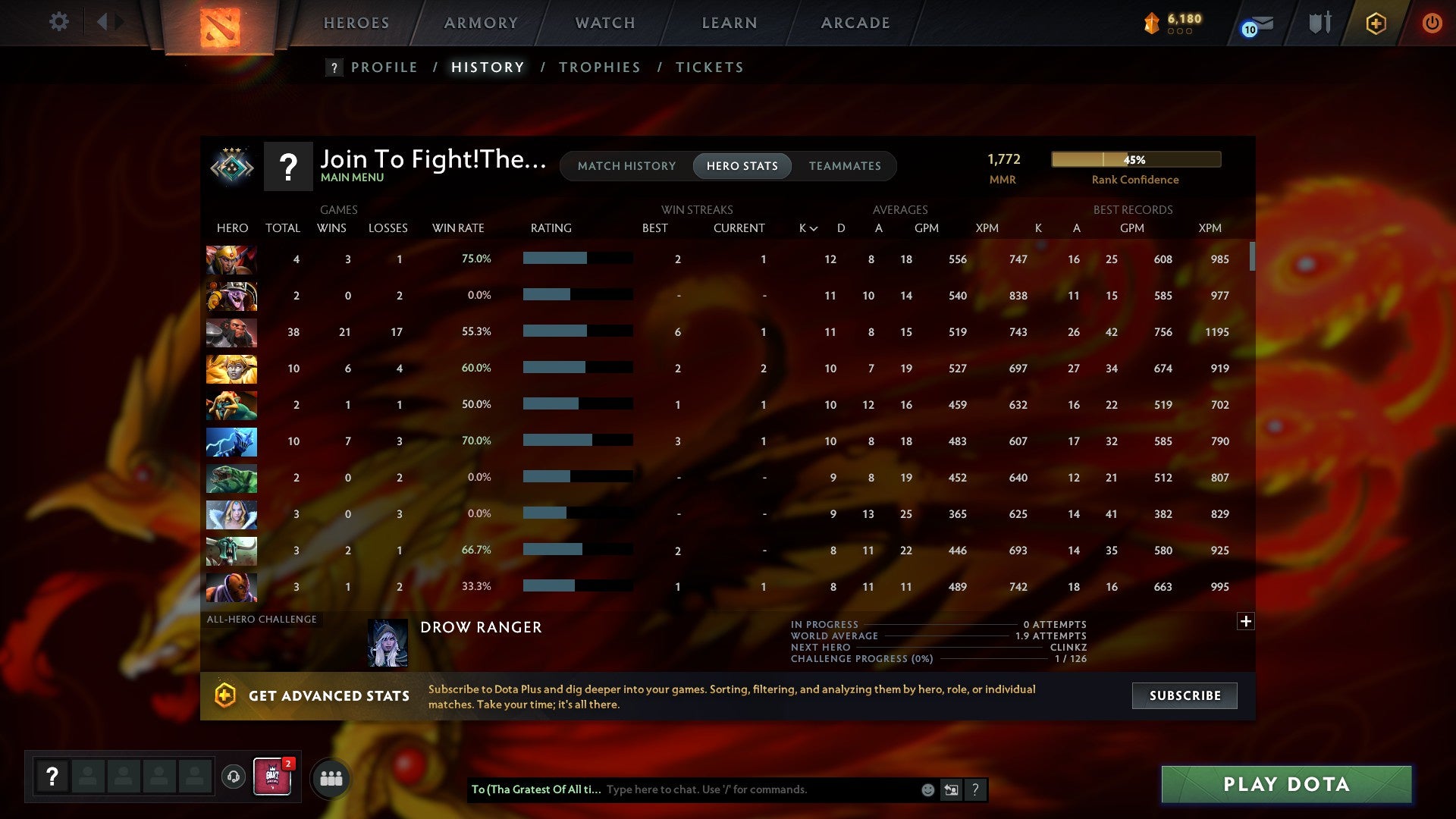This screenshot has width=1456, height=819.
Task: Open the settings gear
Action: coord(58,22)
